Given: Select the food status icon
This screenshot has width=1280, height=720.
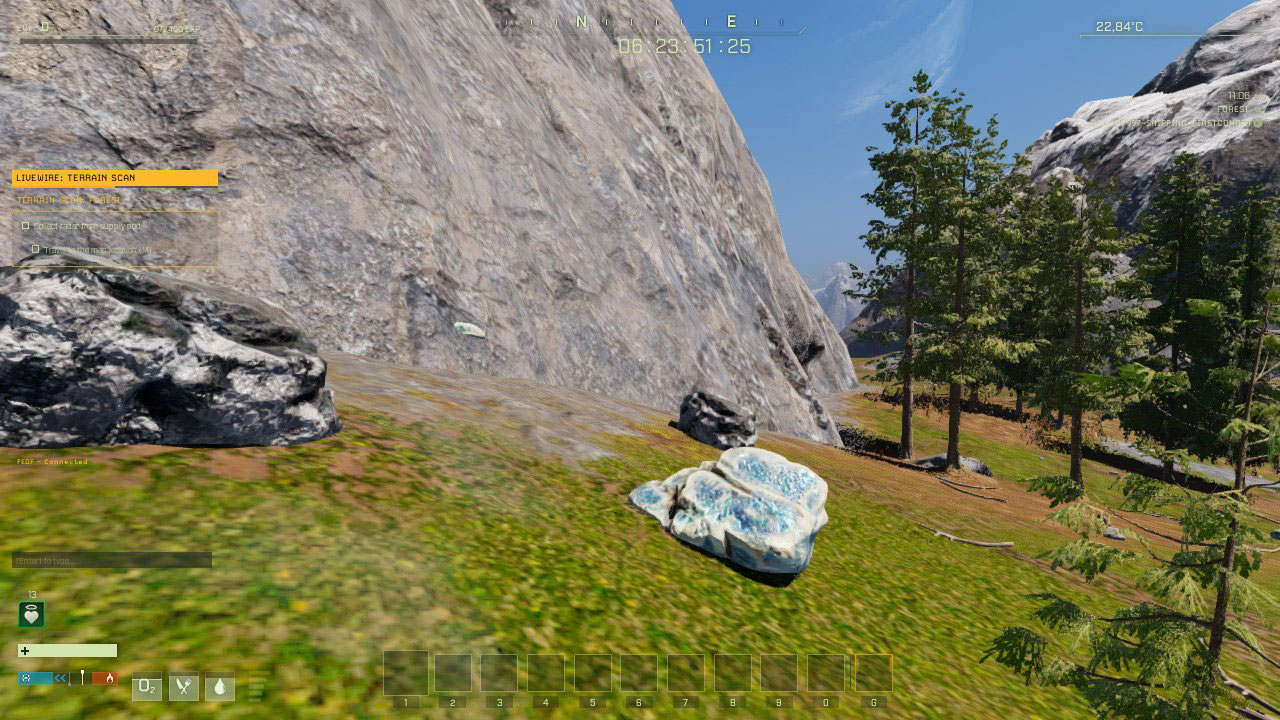Looking at the screenshot, I should 183,687.
